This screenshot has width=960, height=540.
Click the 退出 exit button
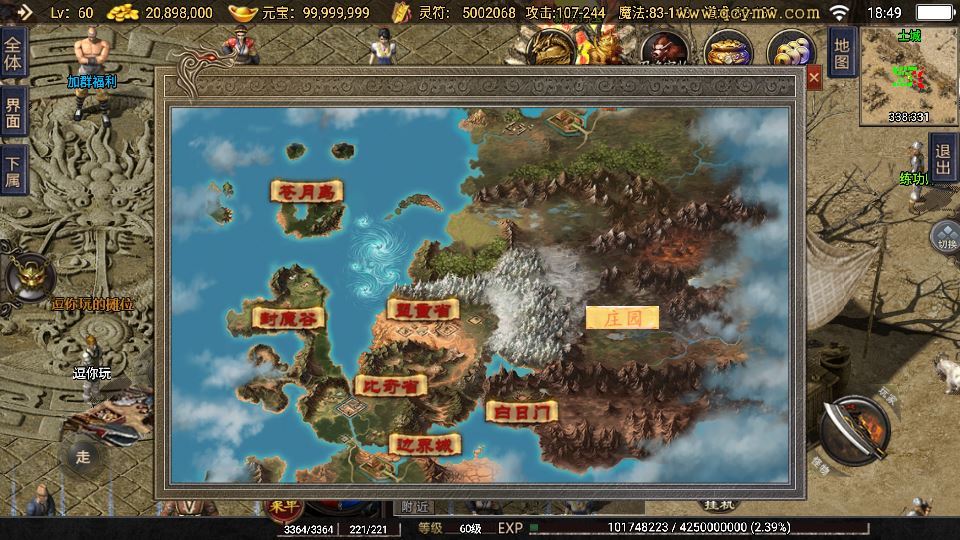click(943, 160)
